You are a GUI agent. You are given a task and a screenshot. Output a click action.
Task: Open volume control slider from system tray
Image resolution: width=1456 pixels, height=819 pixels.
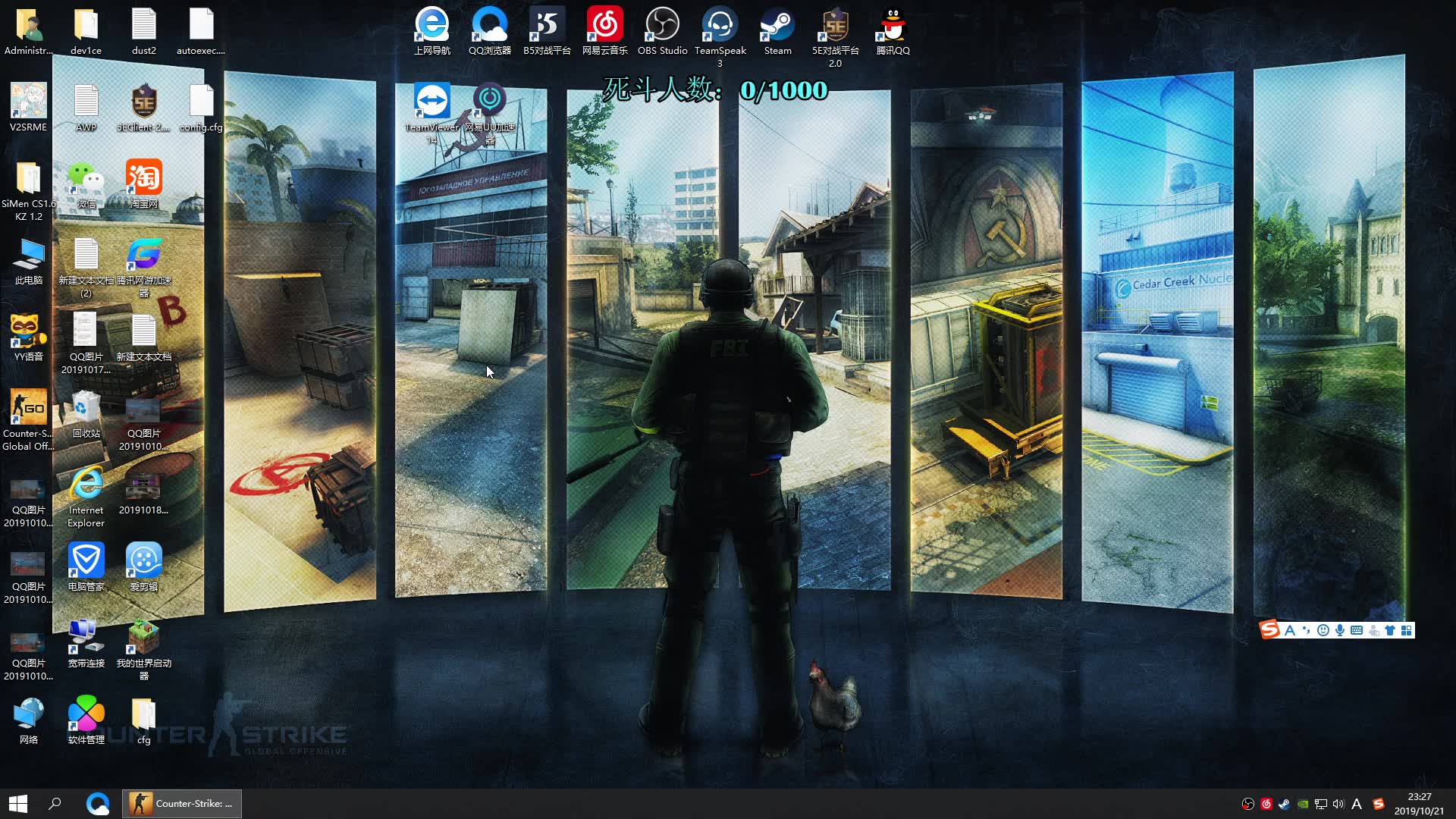(1340, 804)
